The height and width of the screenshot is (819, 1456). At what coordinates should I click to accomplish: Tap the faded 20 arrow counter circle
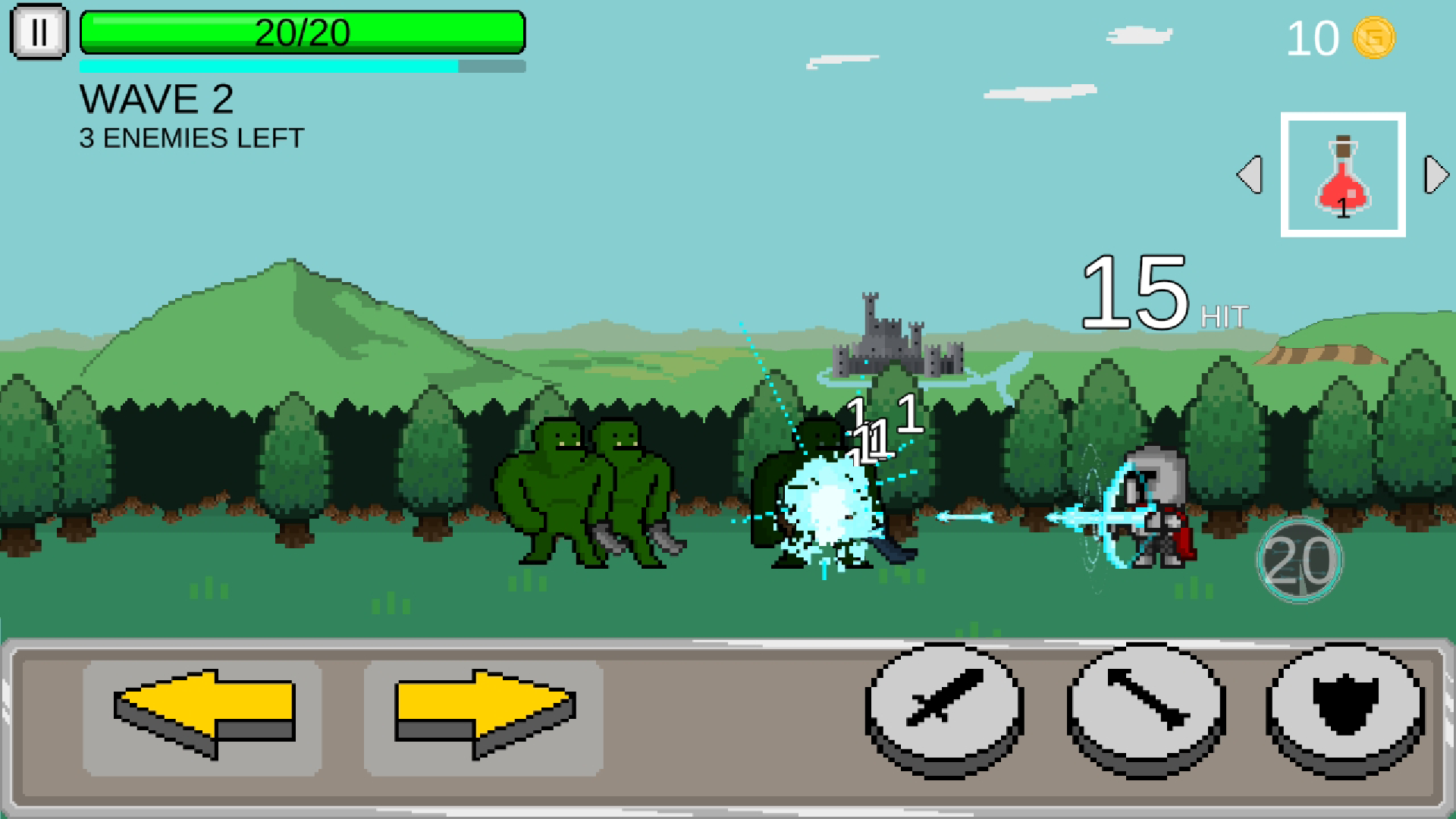(1299, 559)
